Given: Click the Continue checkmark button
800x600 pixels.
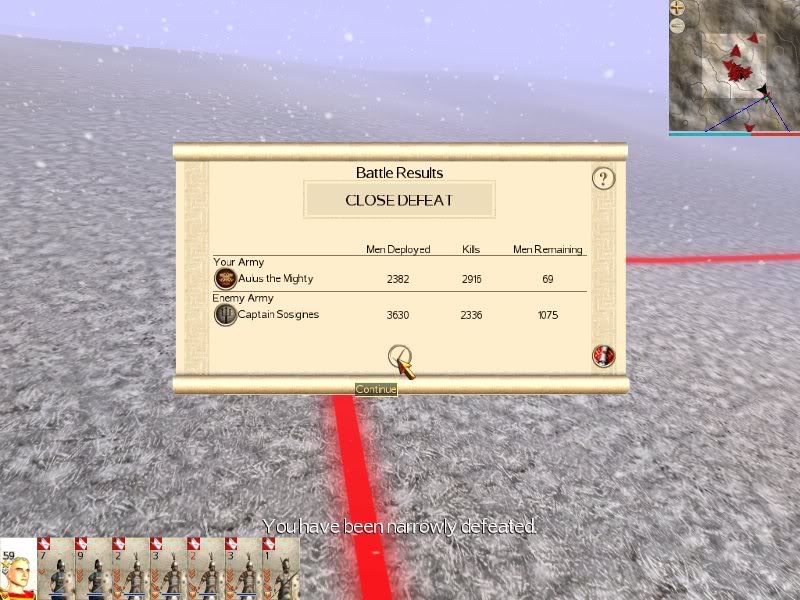Looking at the screenshot, I should pos(399,355).
